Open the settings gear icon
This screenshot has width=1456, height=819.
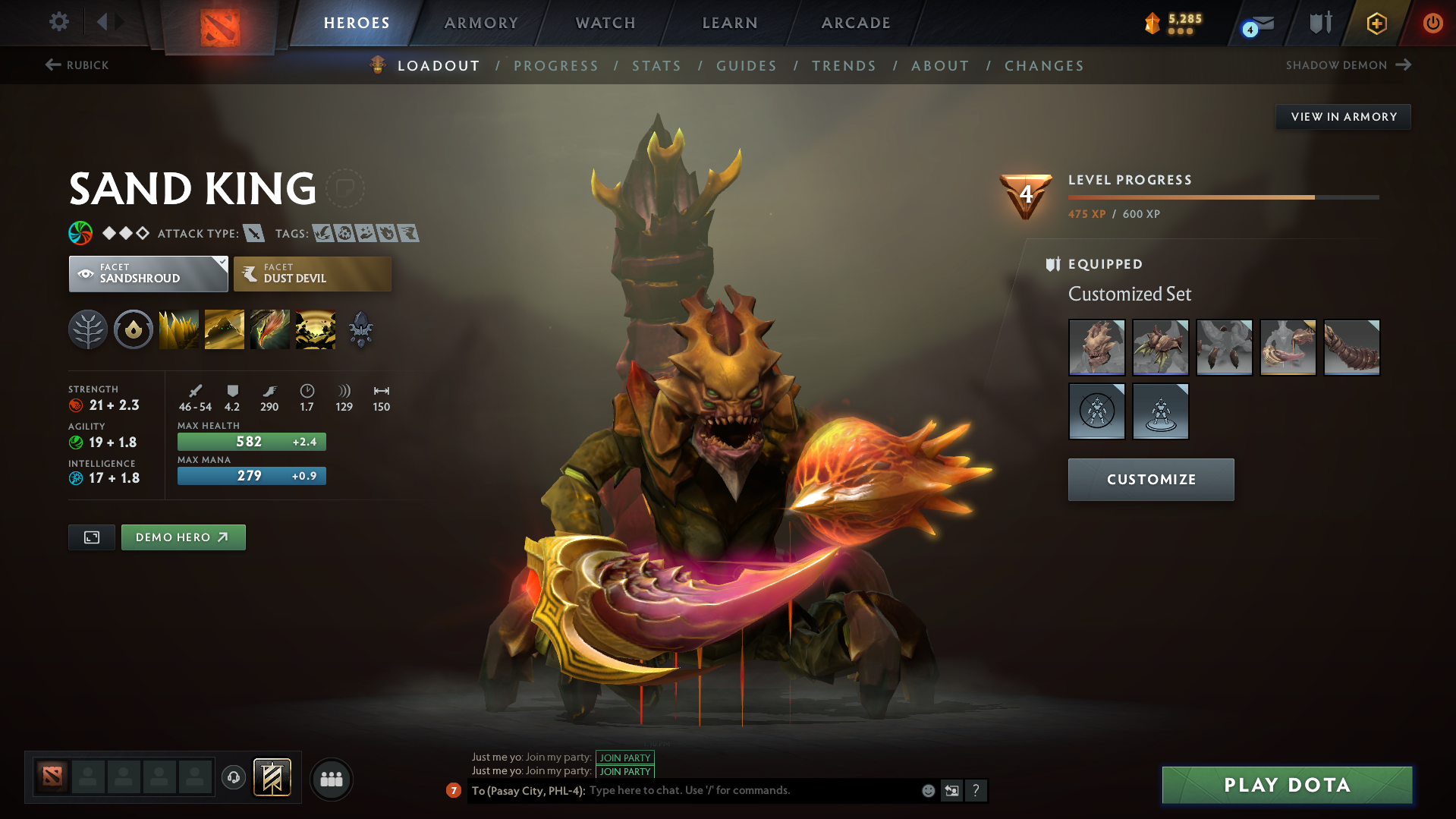click(x=58, y=22)
